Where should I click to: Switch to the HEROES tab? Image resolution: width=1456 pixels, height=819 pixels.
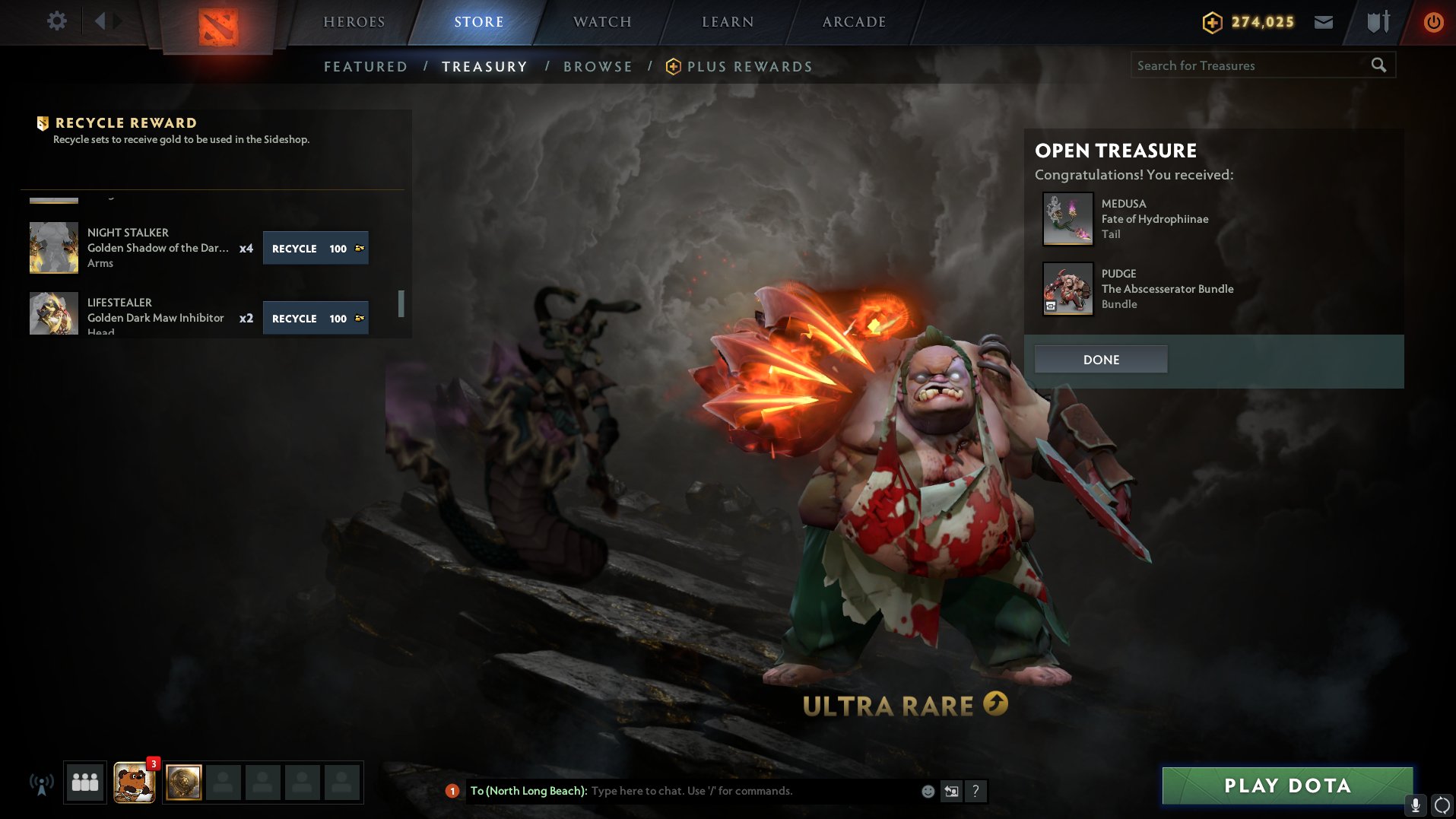354,21
